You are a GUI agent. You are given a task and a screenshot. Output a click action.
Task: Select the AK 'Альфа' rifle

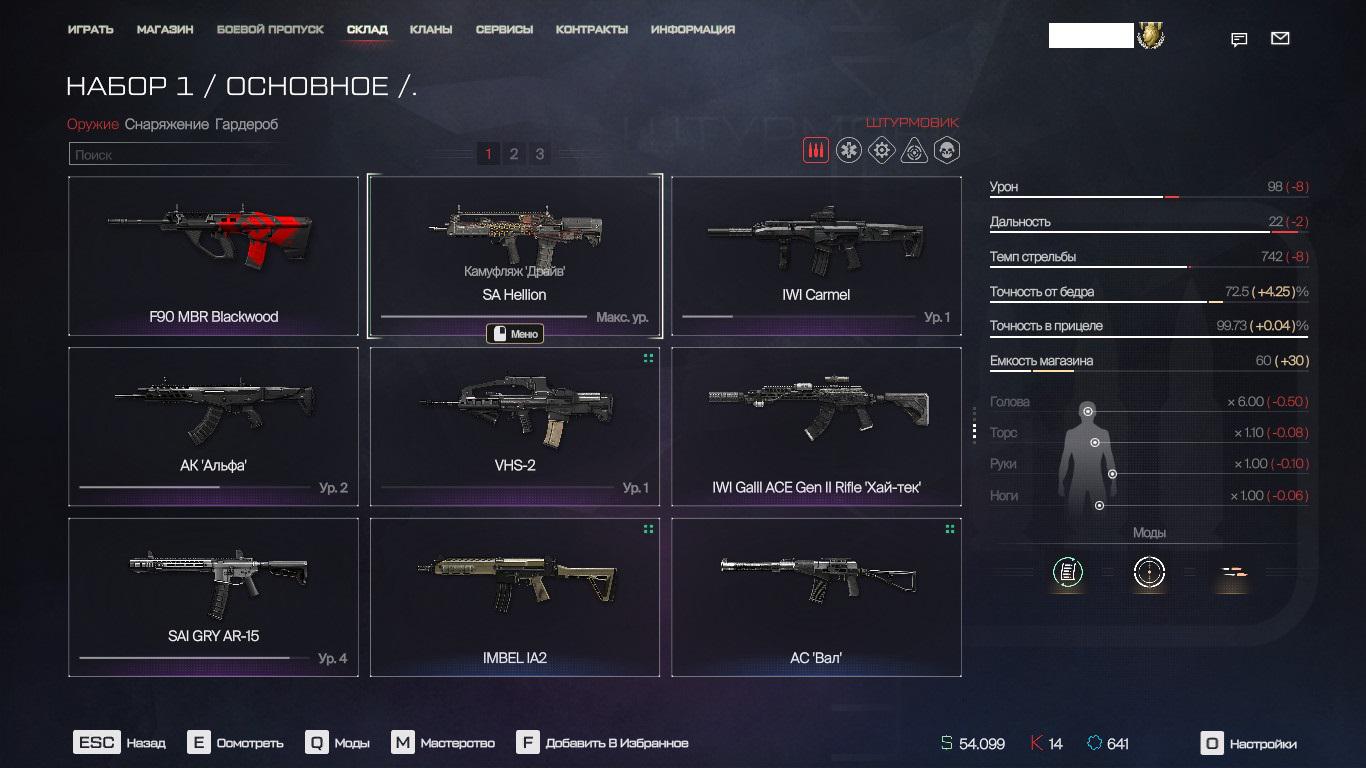click(x=213, y=426)
